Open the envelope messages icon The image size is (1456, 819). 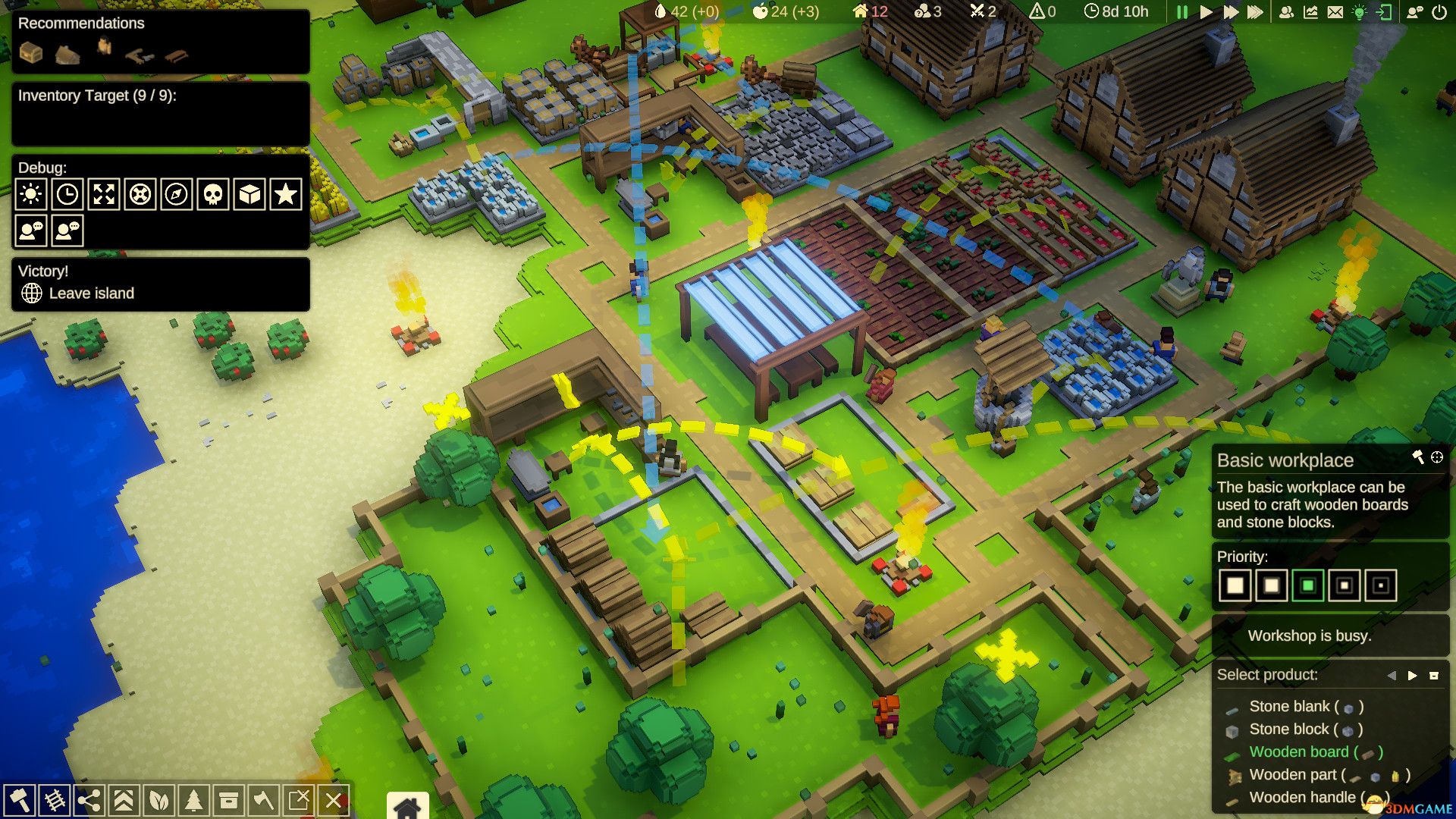click(x=1335, y=12)
